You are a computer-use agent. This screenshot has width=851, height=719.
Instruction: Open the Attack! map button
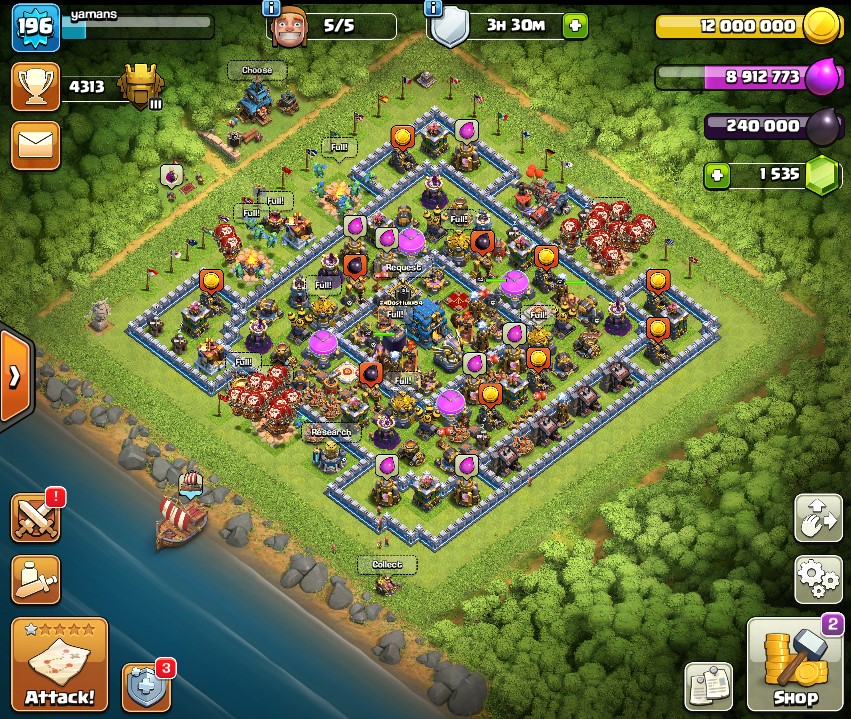[x=60, y=664]
